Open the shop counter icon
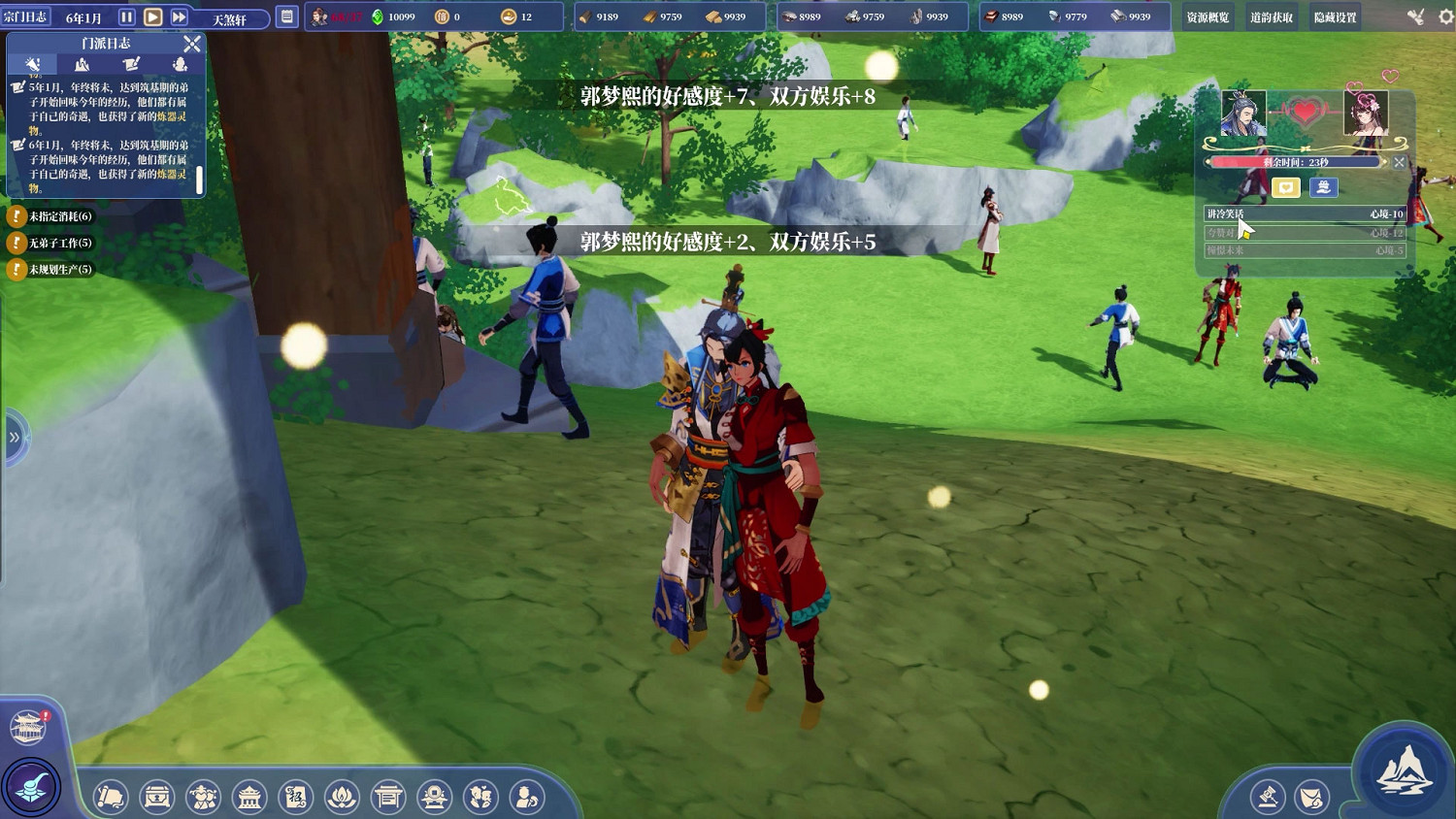This screenshot has height=819, width=1456. pos(388,797)
